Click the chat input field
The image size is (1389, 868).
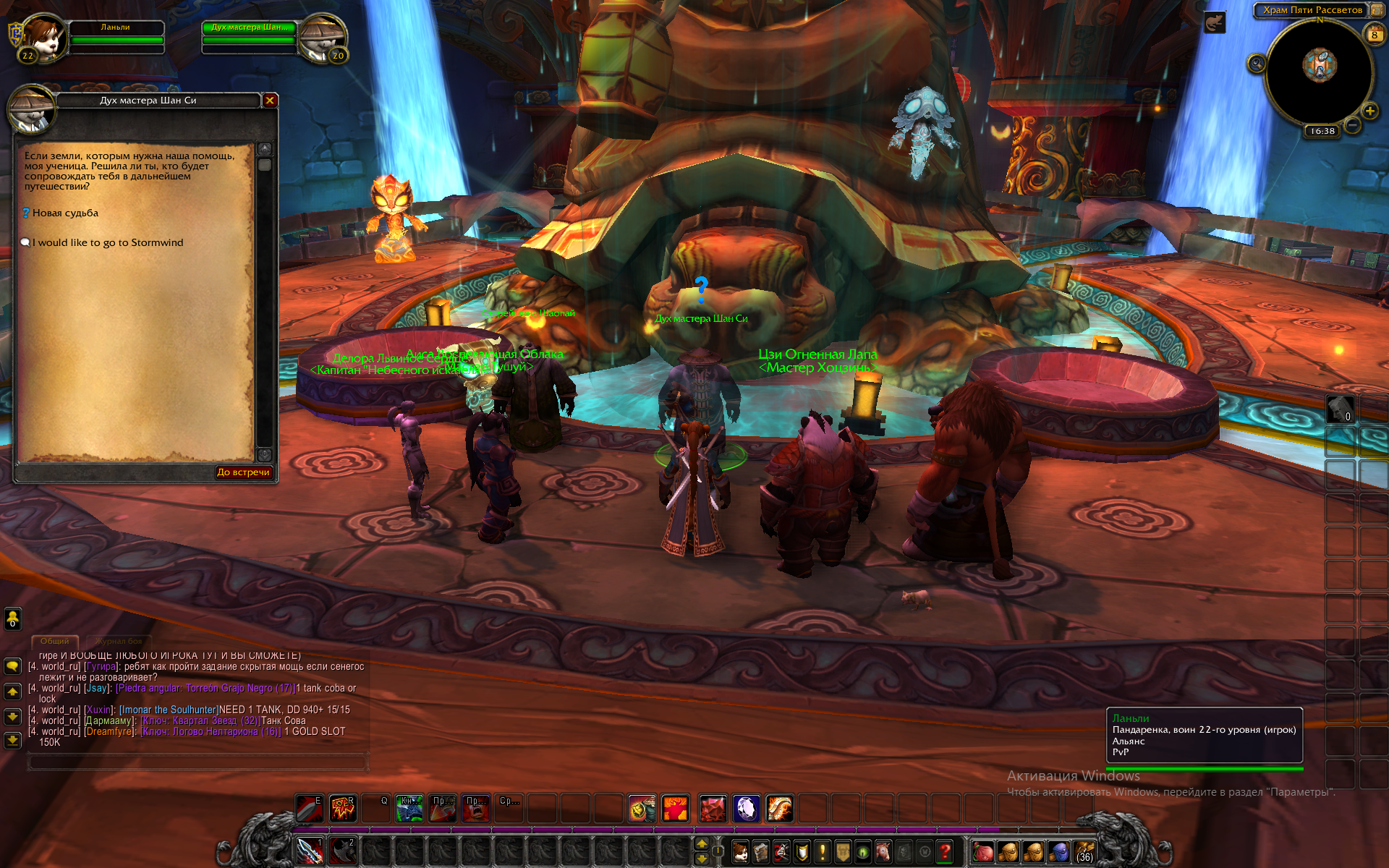197,762
